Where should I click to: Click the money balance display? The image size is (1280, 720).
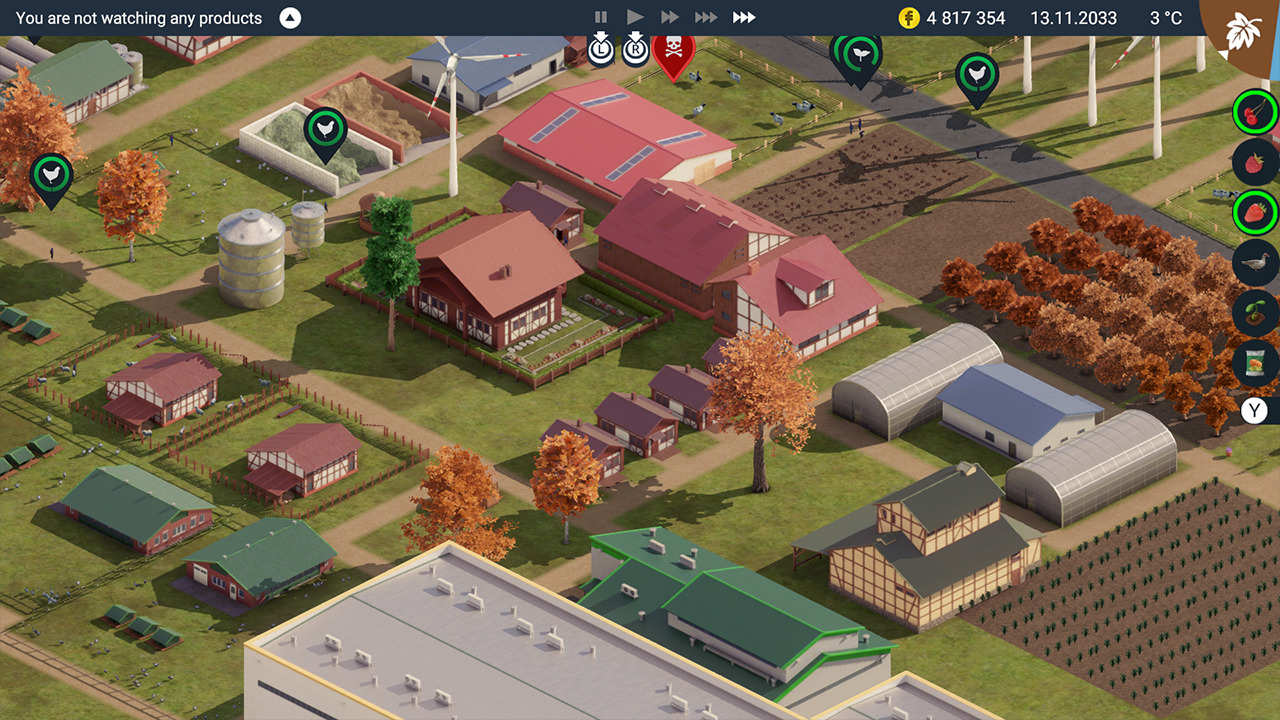(x=952, y=17)
